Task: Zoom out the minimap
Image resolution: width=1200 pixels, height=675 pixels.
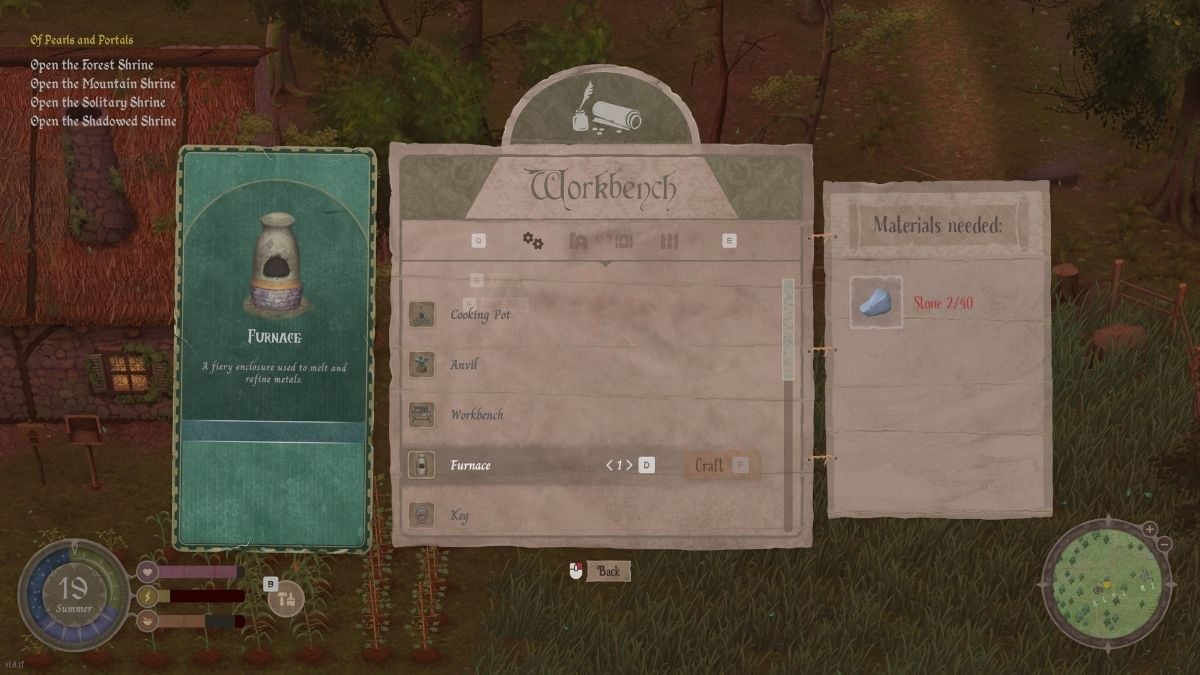Action: [x=1165, y=543]
